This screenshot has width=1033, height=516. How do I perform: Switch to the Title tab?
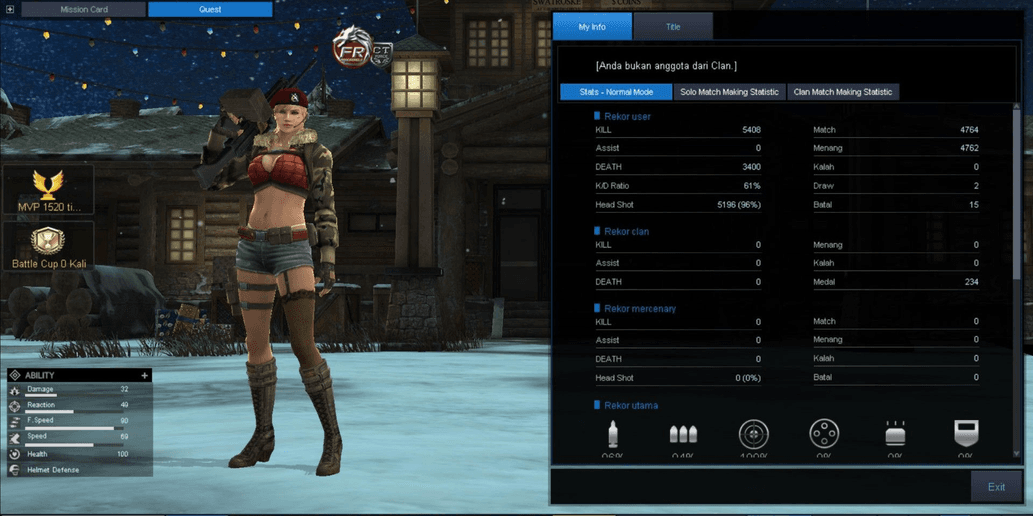673,27
